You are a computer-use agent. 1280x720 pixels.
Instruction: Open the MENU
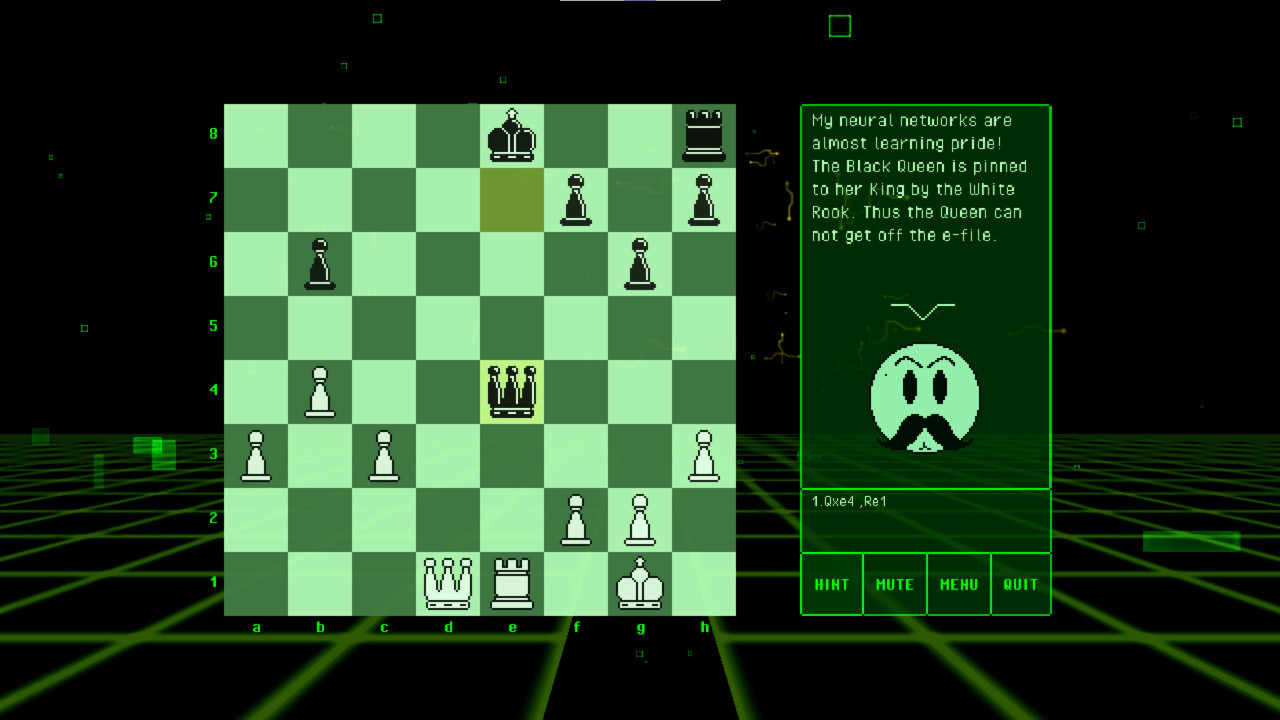coord(957,584)
